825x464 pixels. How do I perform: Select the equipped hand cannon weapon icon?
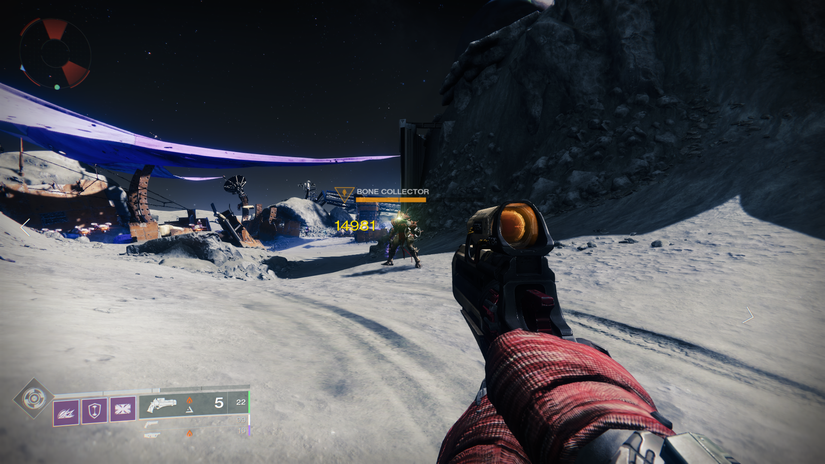[x=162, y=405]
